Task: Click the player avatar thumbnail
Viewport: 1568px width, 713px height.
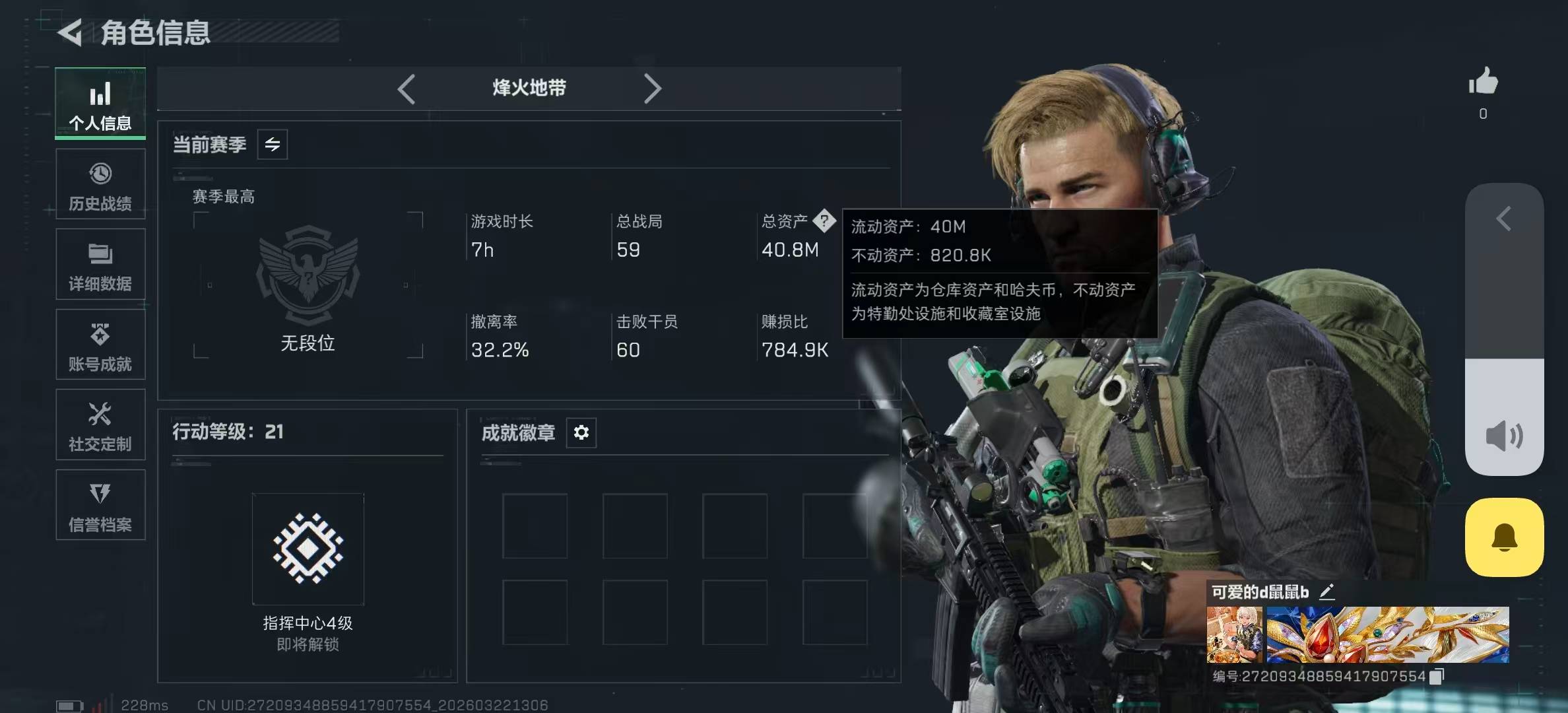Action: [1234, 634]
